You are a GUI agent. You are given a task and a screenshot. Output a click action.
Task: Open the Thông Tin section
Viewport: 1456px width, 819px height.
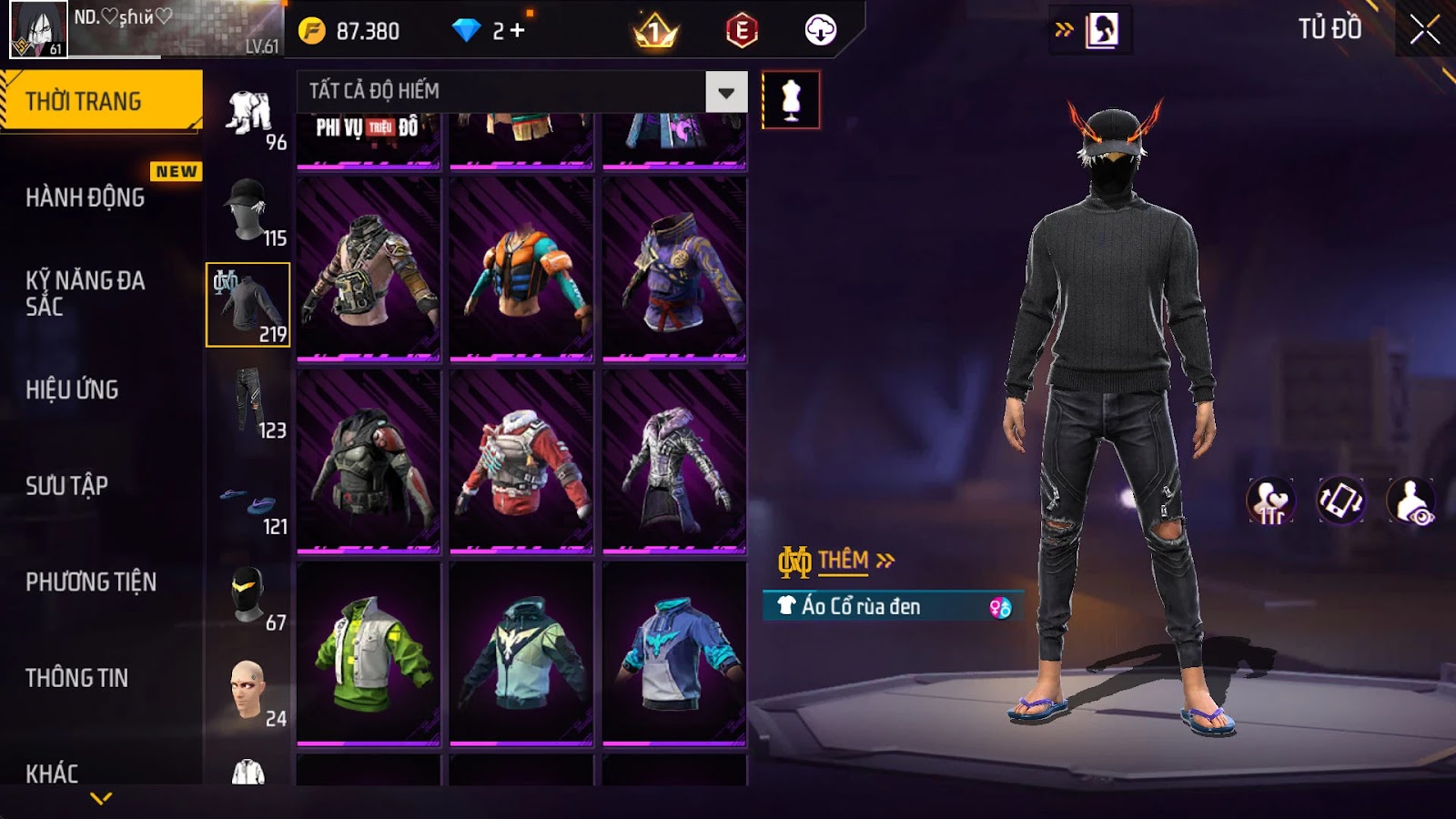[76, 678]
